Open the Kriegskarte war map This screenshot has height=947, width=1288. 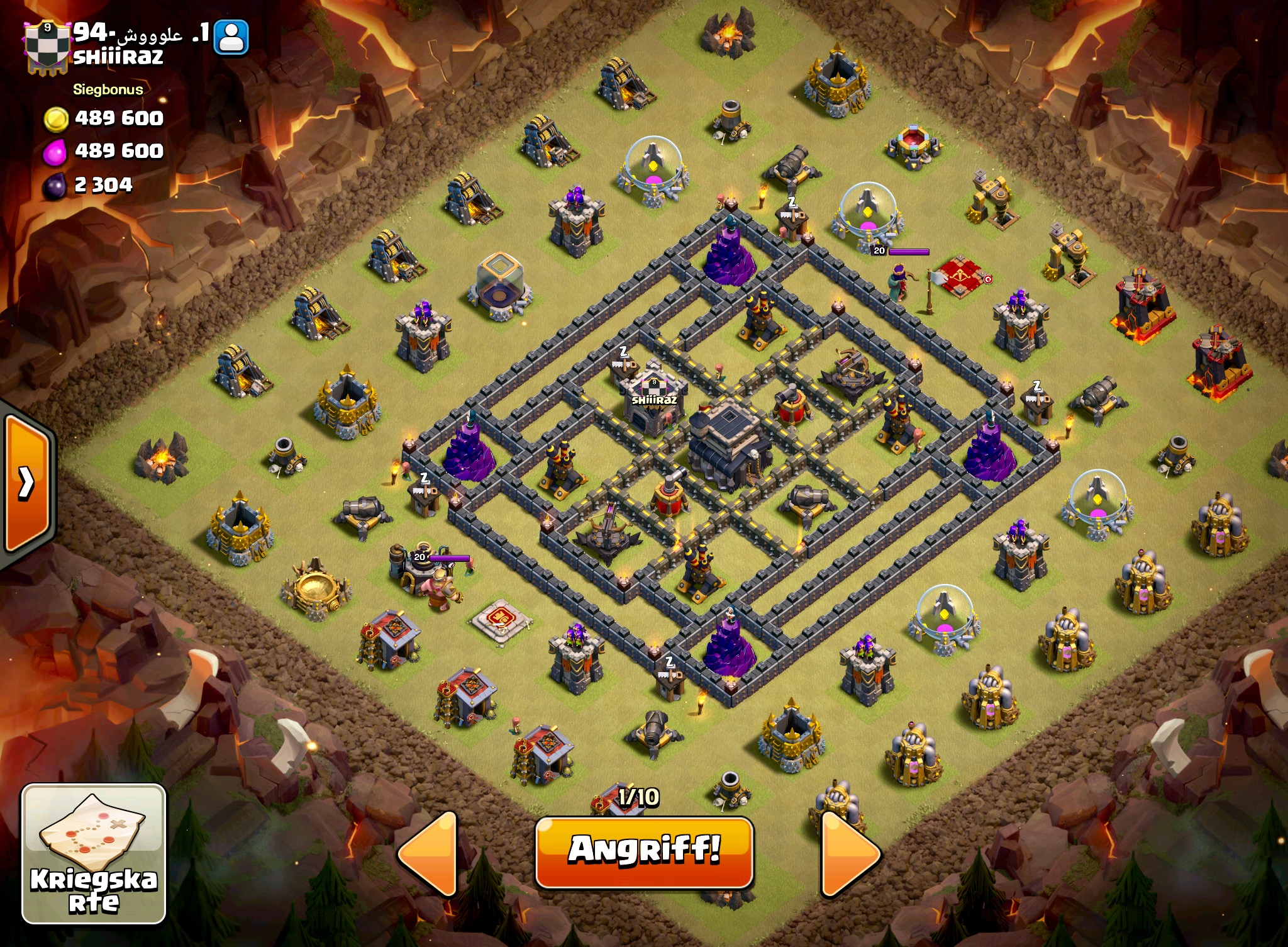(94, 854)
